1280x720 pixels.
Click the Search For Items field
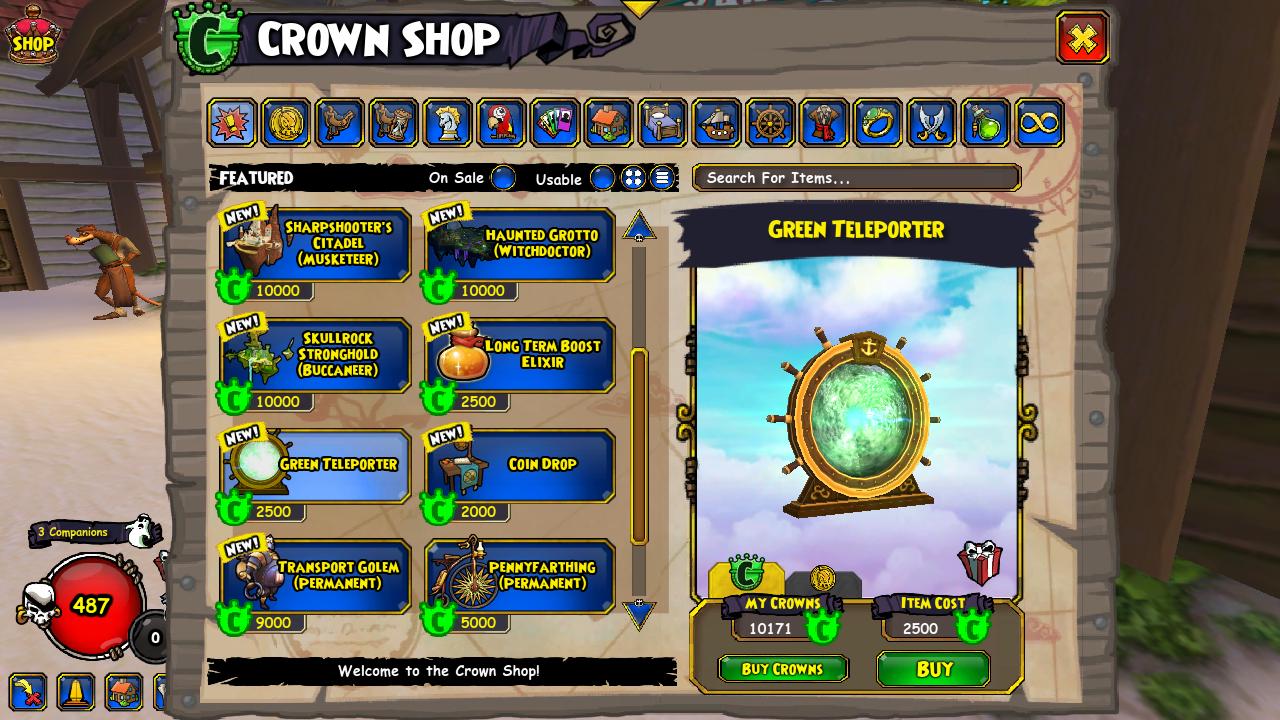[856, 178]
